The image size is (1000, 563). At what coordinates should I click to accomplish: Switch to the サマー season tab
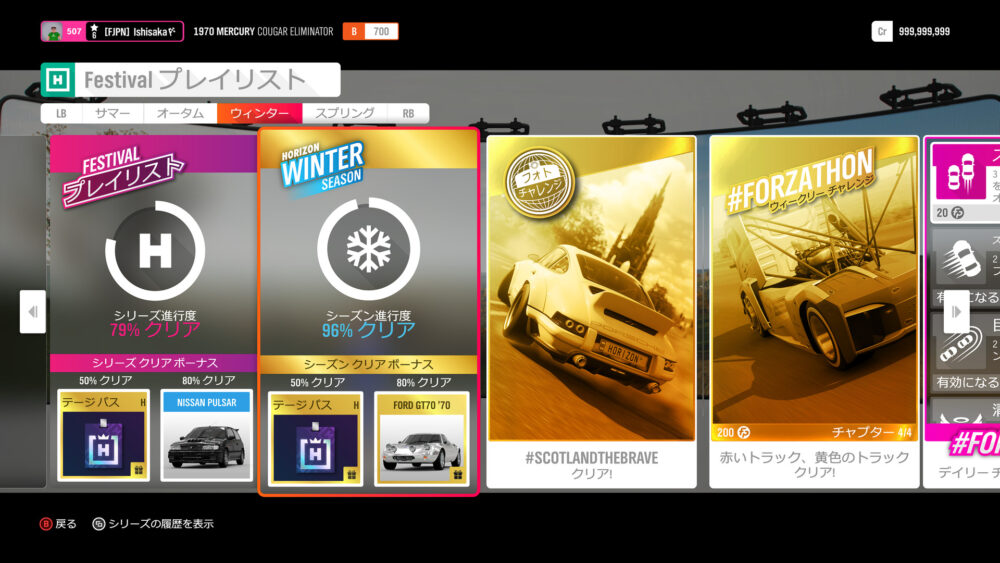coord(113,114)
